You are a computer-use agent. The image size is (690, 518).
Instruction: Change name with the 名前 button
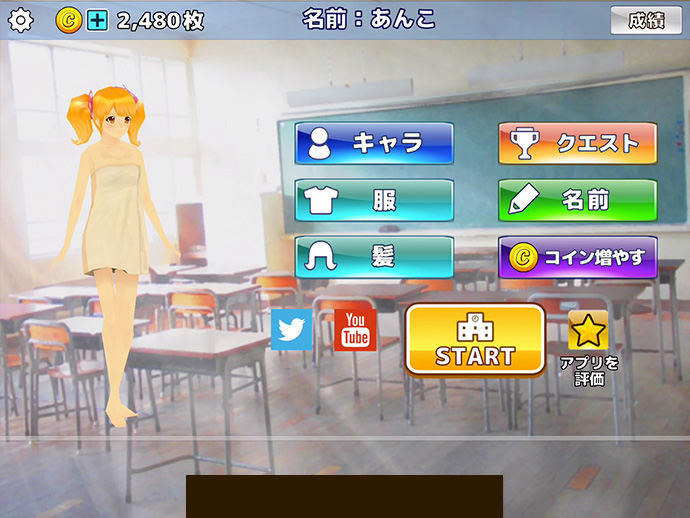coord(577,200)
